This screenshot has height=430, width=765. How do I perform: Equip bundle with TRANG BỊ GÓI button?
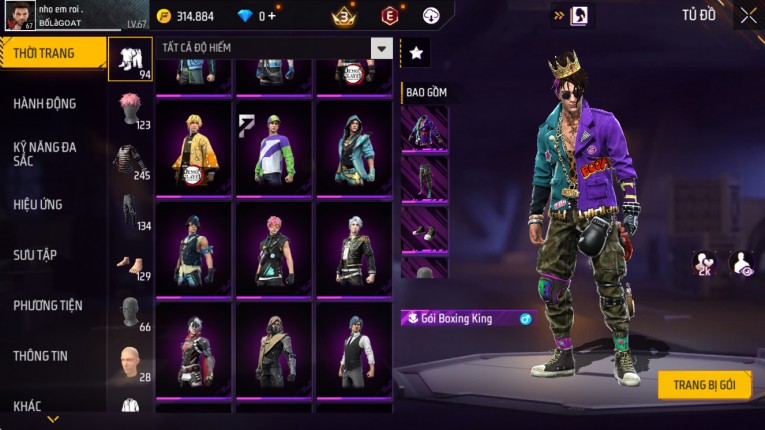[704, 385]
